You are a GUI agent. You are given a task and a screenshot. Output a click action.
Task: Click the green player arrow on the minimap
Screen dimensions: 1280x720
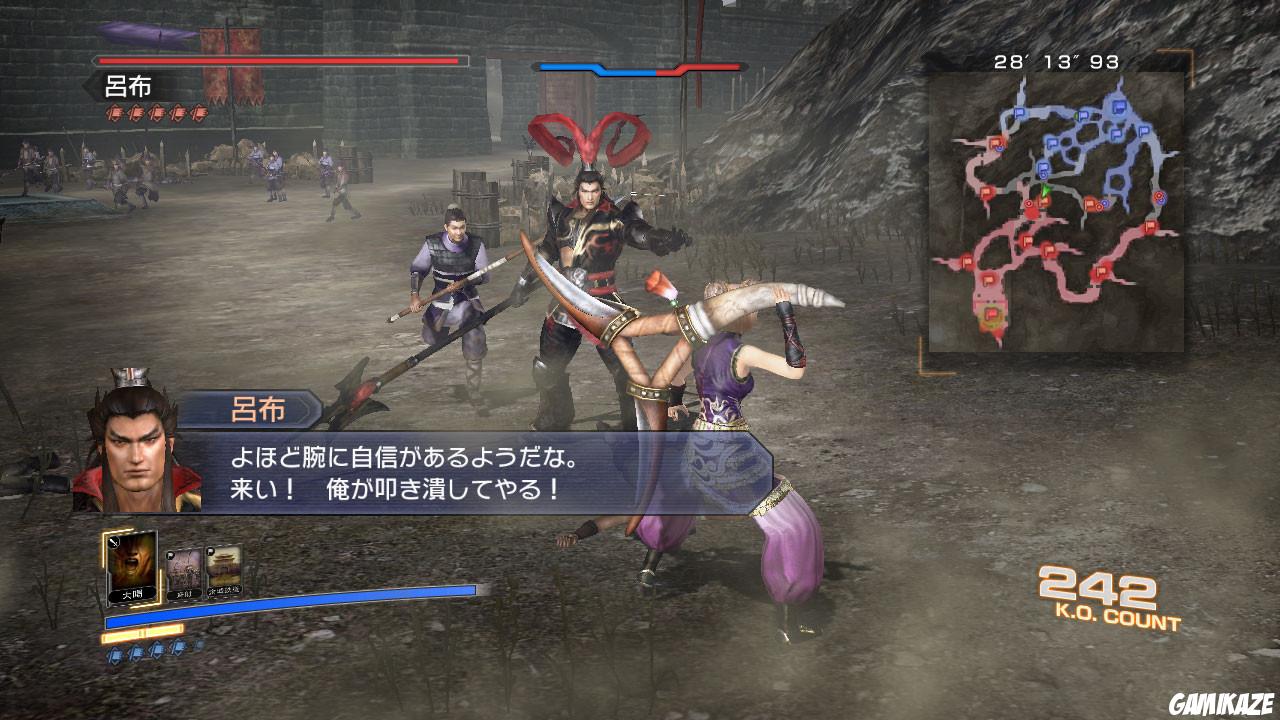tap(1045, 191)
